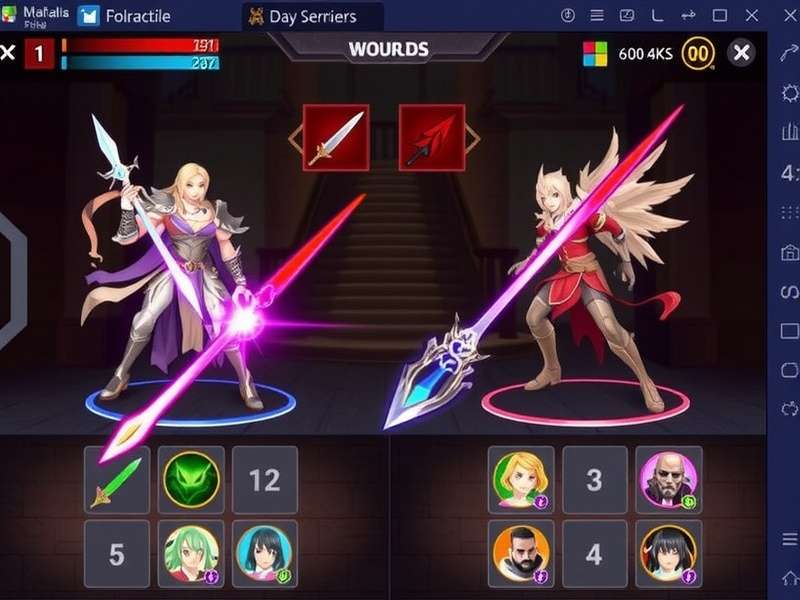Pick the tile numbered 4

click(x=594, y=553)
